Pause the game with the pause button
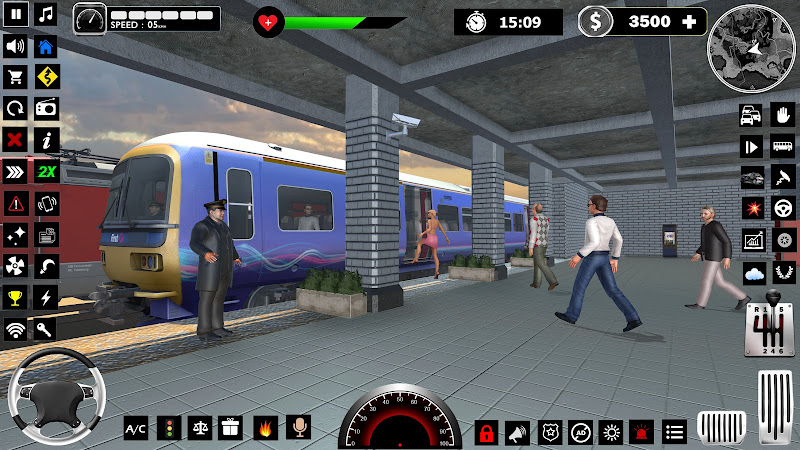Screen dimensions: 800x450 [x=15, y=15]
